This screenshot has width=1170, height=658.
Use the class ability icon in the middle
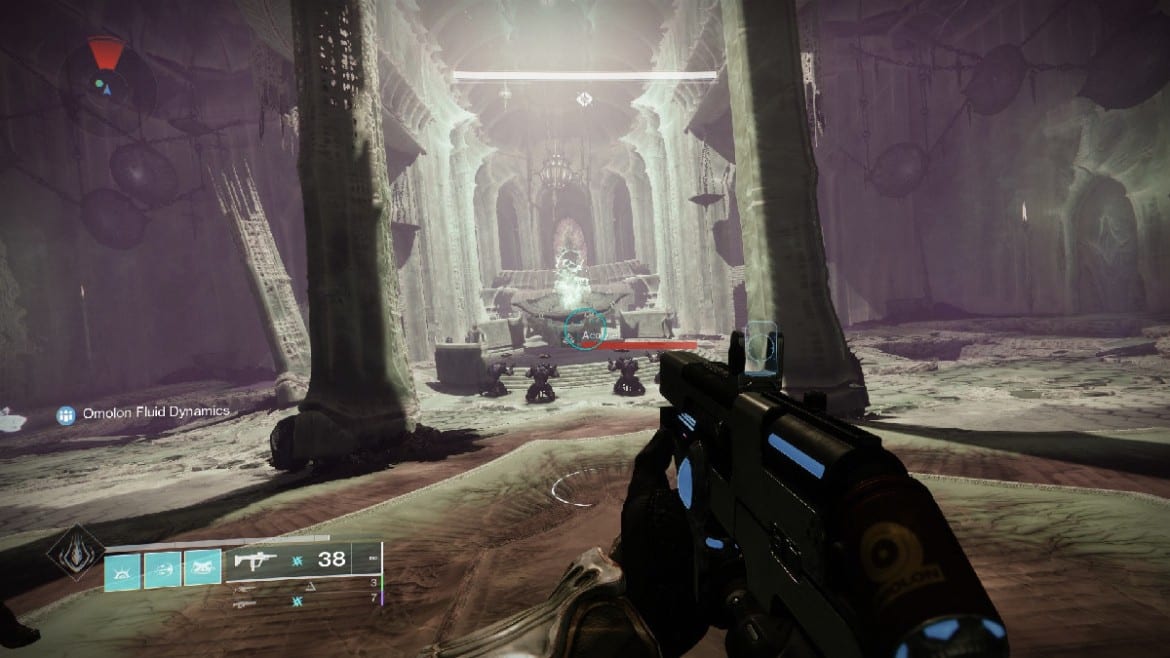[163, 568]
